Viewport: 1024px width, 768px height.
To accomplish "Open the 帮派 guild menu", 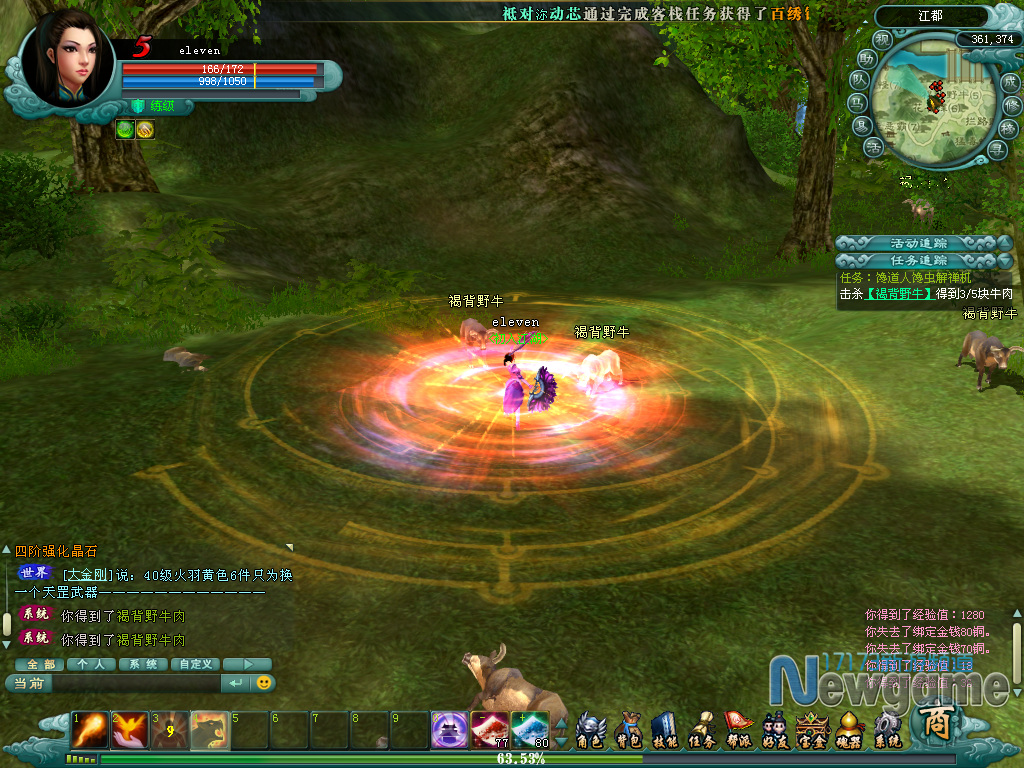I will 738,731.
